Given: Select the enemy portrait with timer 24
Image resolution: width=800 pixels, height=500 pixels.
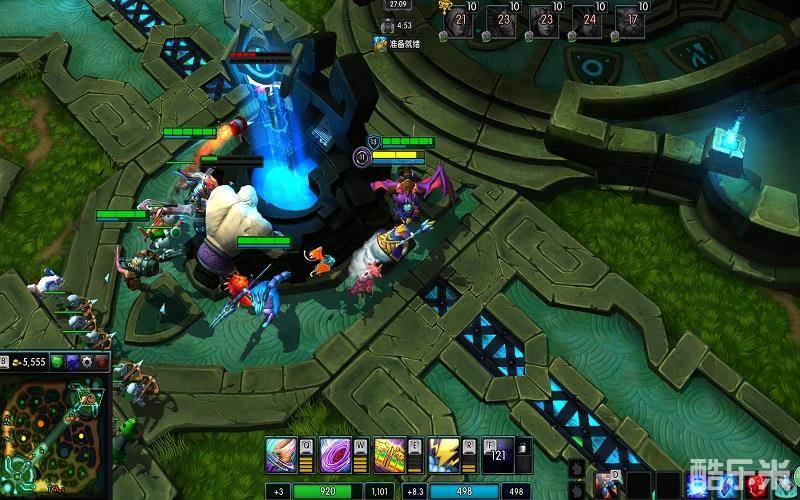Looking at the screenshot, I should click(588, 19).
